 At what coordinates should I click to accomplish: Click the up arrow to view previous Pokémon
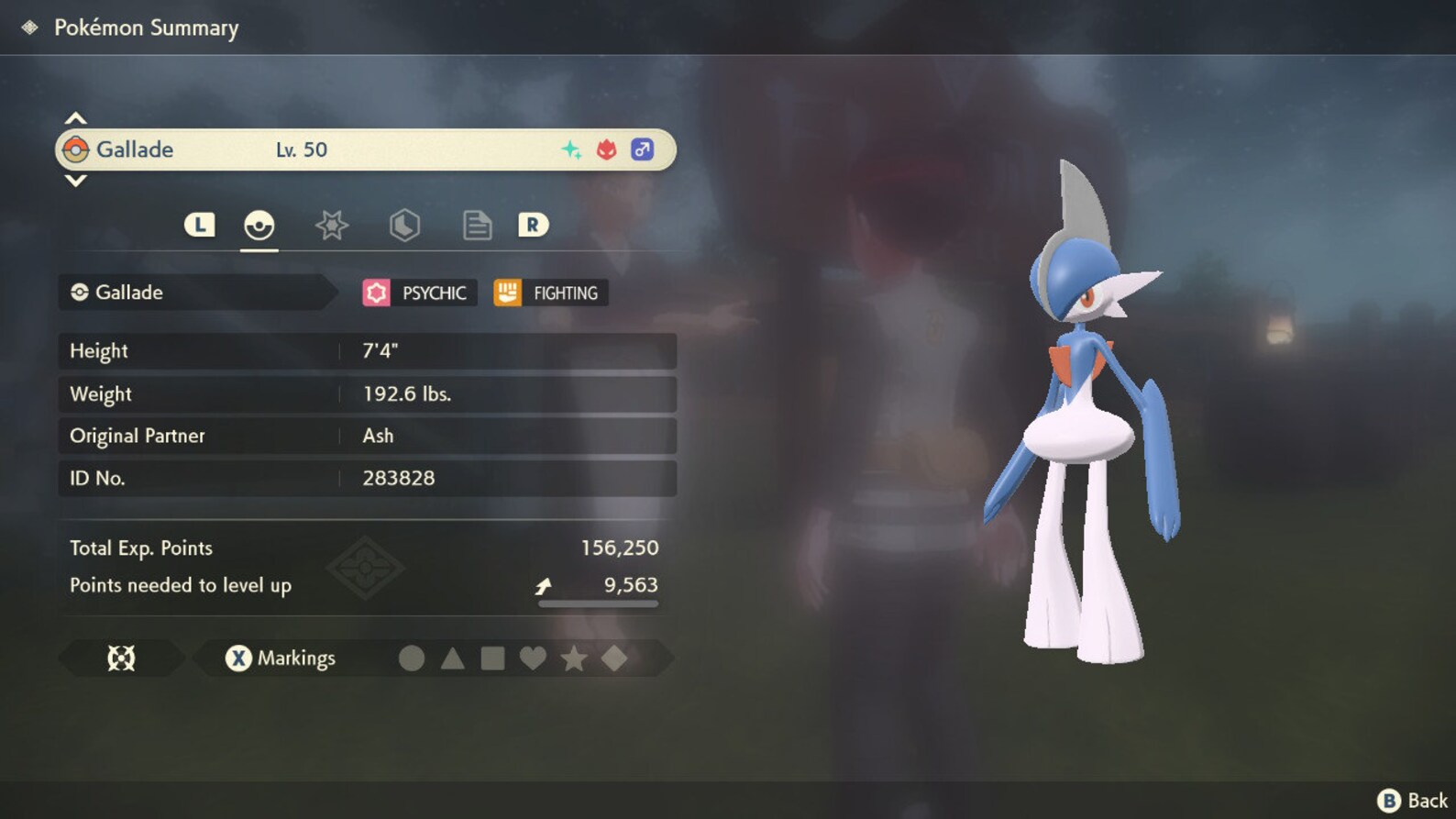(76, 116)
